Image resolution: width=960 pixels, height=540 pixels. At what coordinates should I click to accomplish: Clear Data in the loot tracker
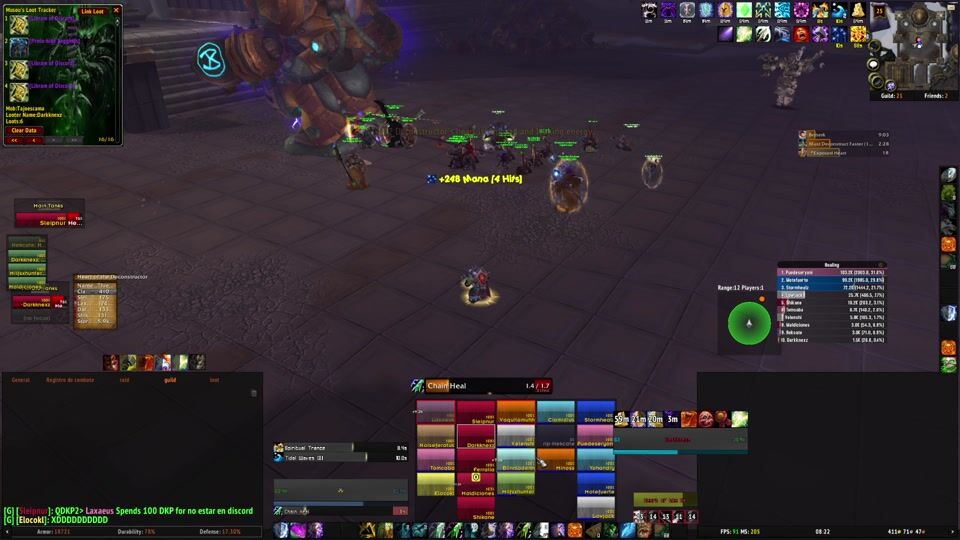(24, 130)
